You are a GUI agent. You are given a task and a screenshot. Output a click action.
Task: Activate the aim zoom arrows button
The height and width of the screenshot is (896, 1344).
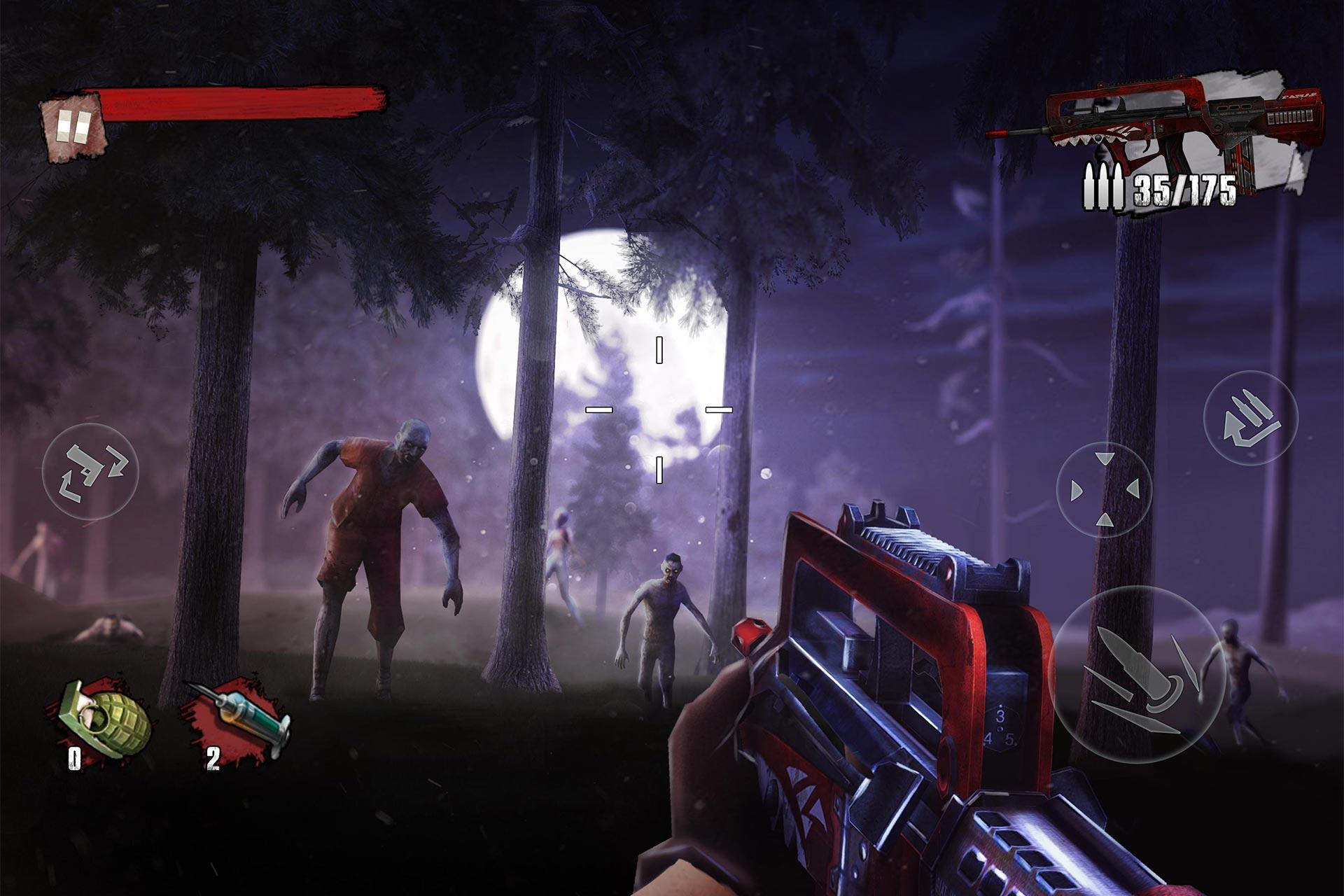1104,489
